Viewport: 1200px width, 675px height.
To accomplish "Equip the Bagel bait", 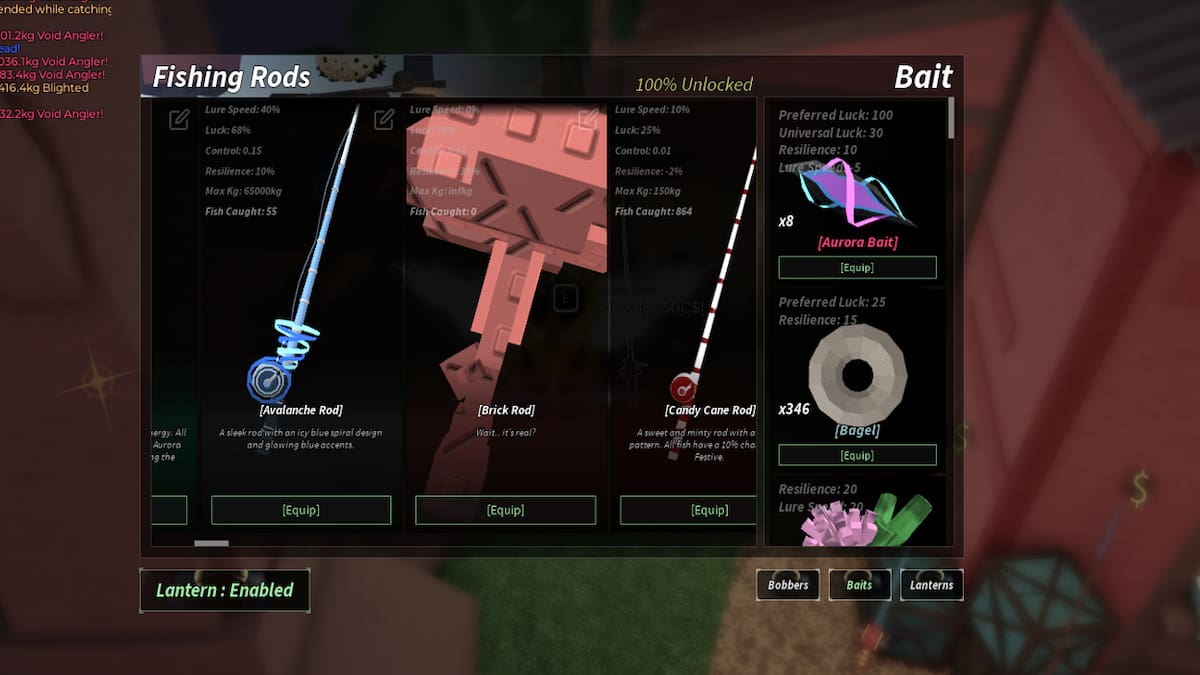I will (x=857, y=455).
